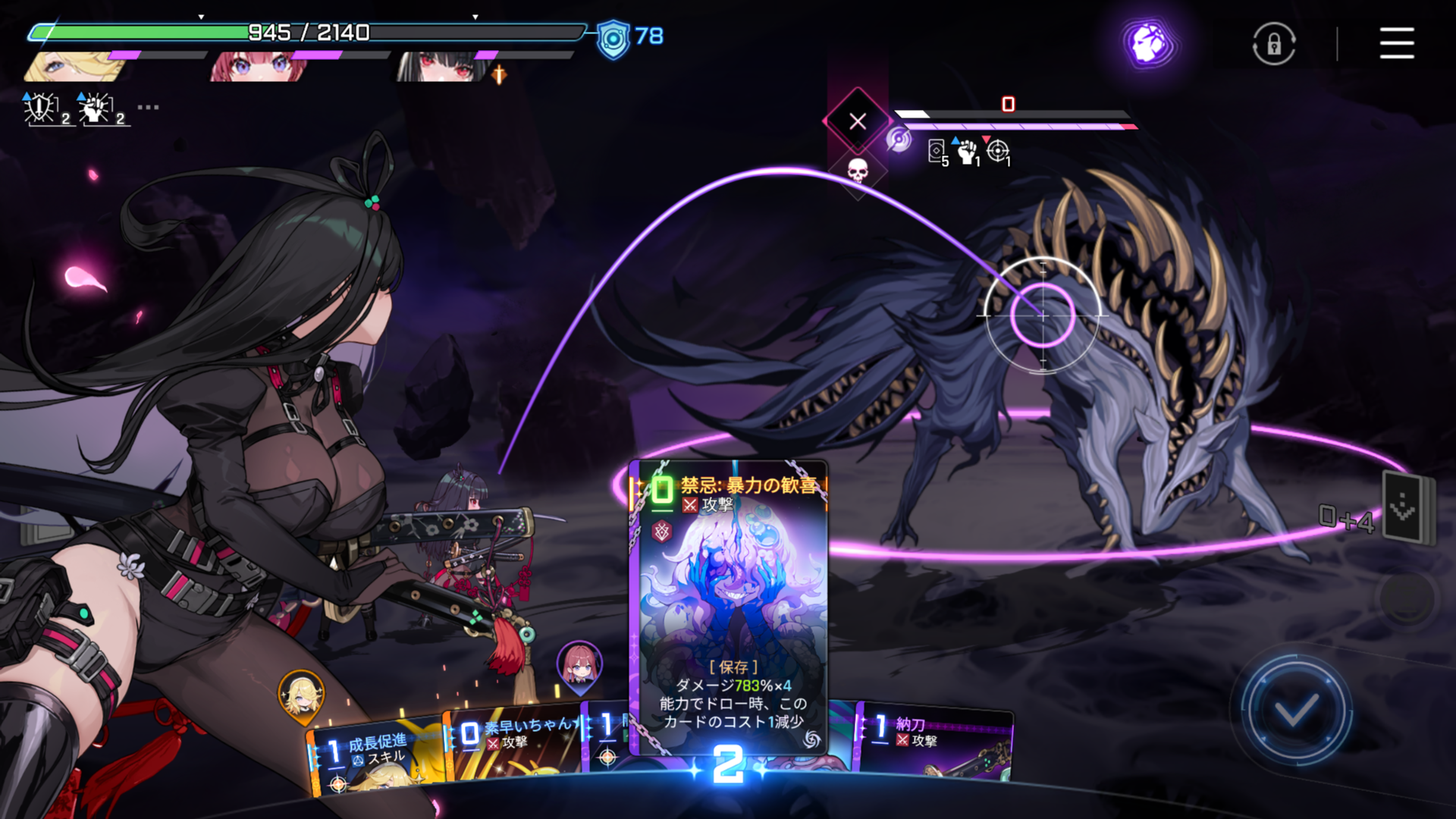This screenshot has height=819, width=1456.
Task: View the enemy's crosshair debuff icon
Action: click(998, 151)
